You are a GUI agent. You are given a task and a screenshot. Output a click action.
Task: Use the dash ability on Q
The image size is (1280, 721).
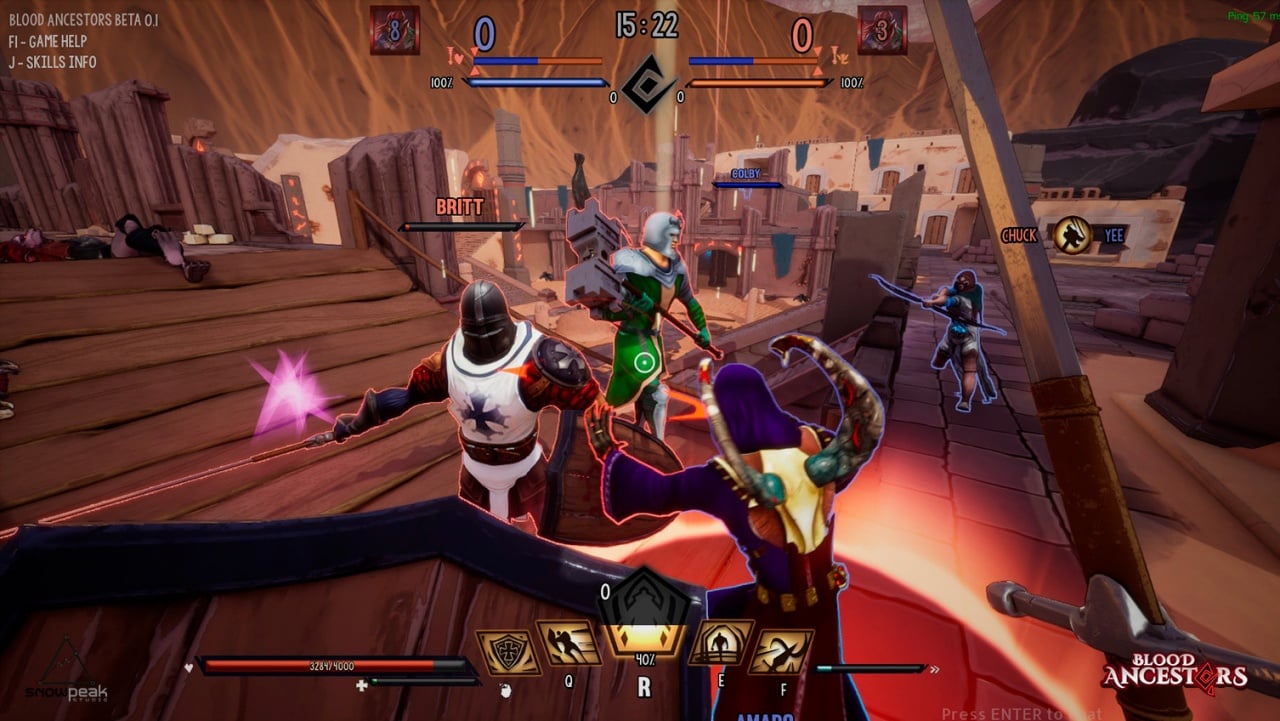click(569, 643)
